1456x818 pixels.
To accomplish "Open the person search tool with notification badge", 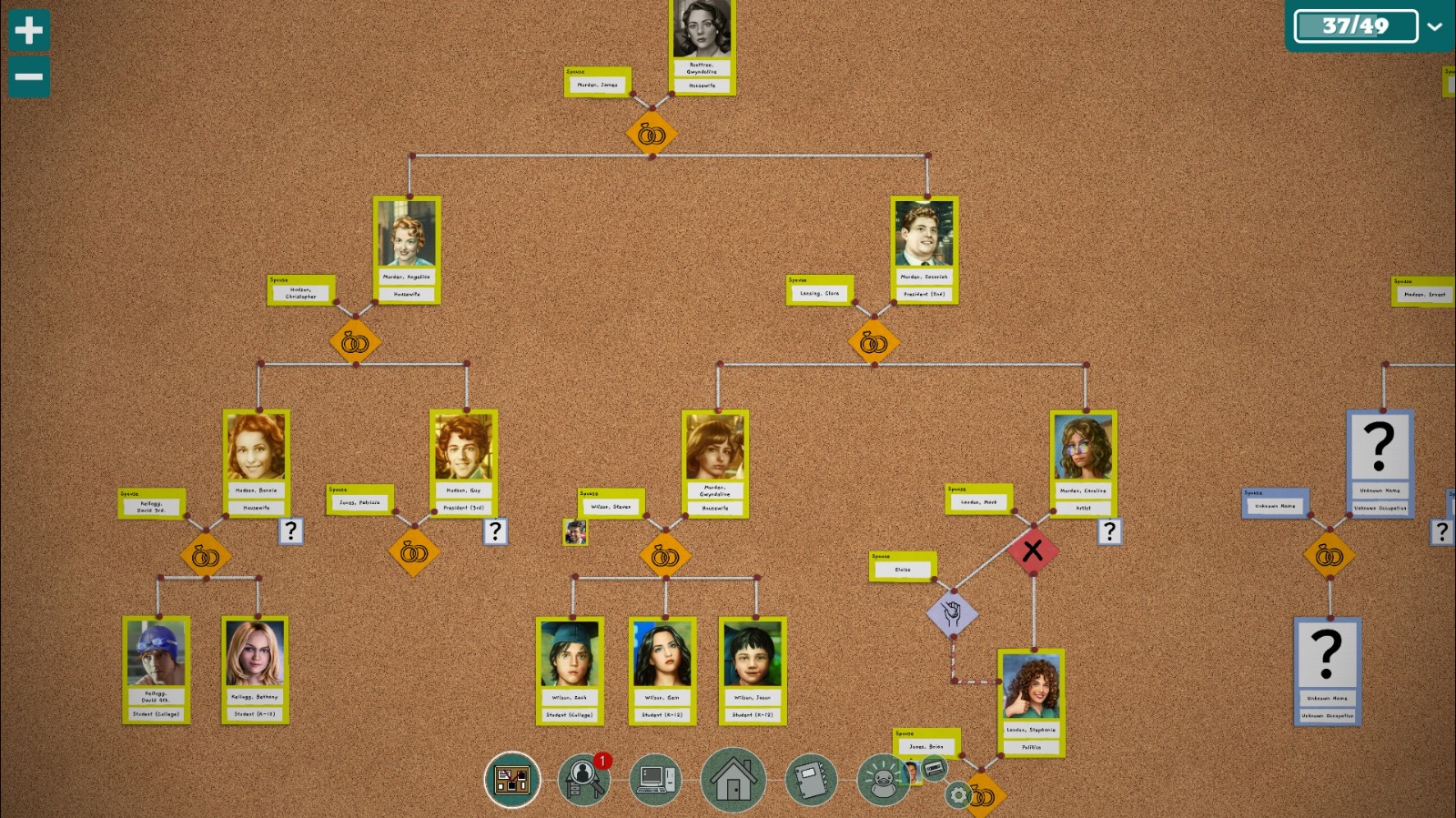I will (x=583, y=780).
